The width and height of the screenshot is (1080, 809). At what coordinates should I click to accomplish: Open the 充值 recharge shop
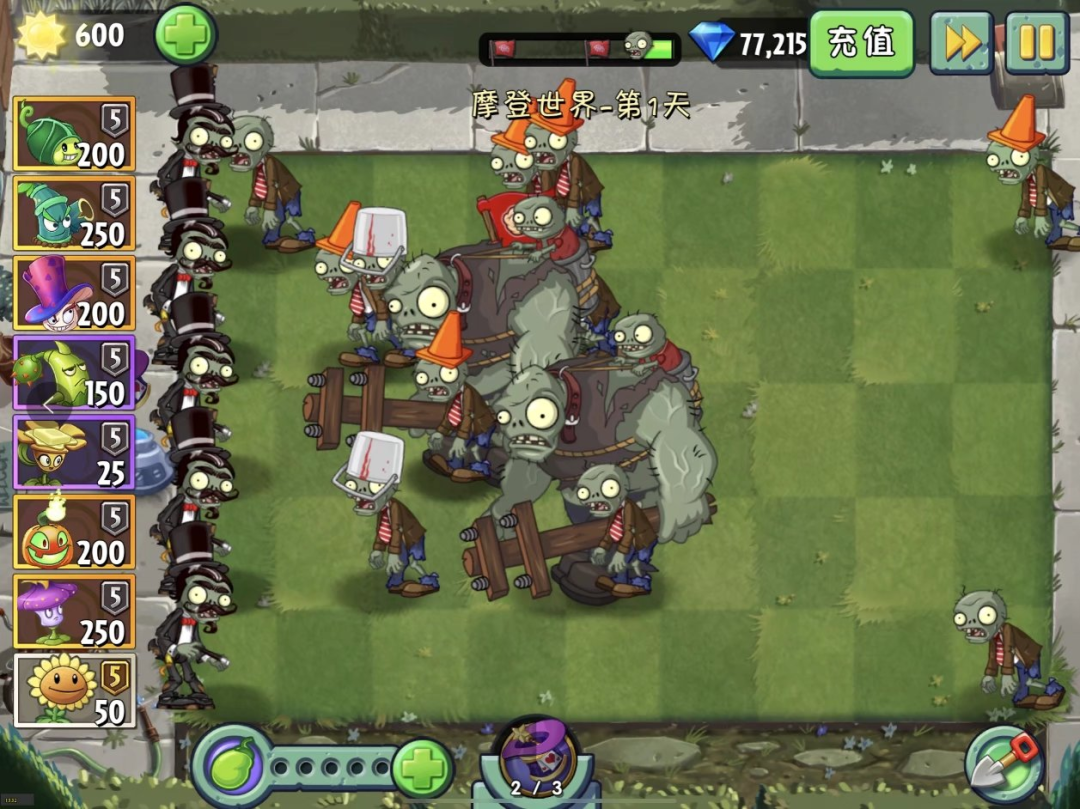click(x=861, y=43)
